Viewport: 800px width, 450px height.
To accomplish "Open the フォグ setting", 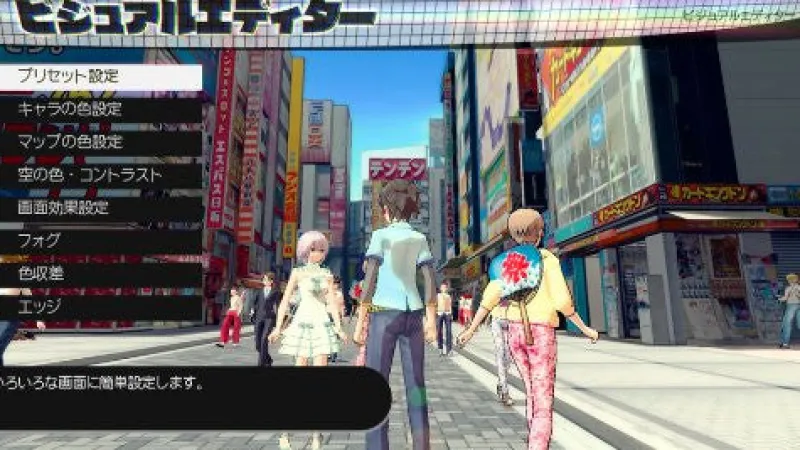I will 100,241.
